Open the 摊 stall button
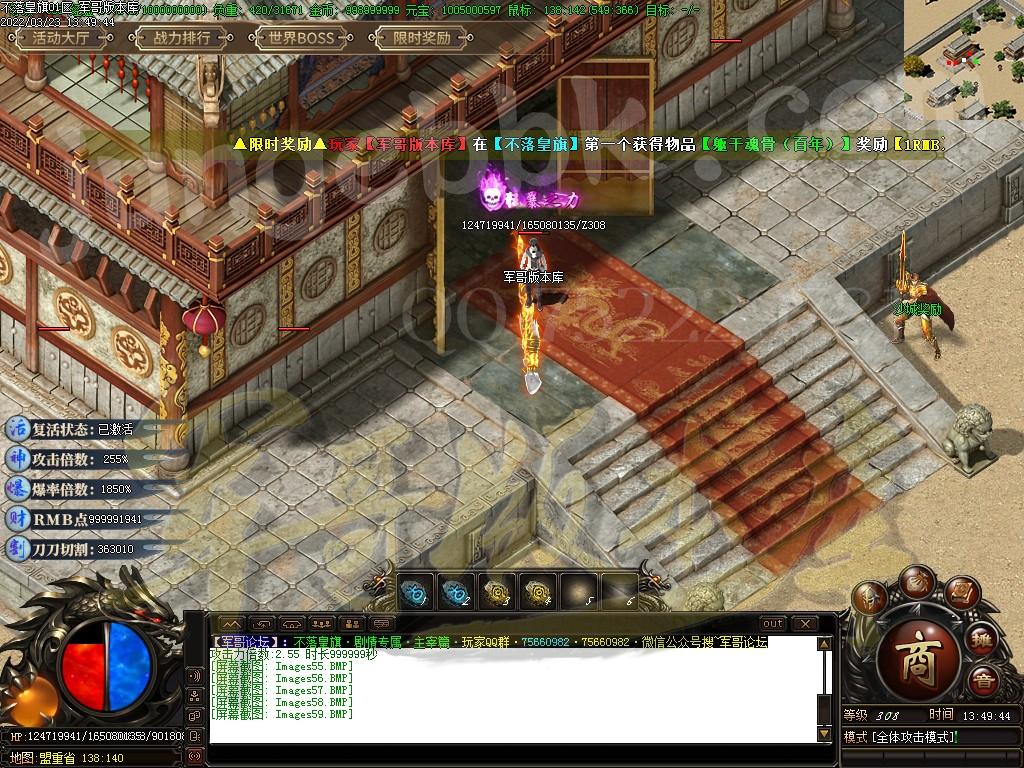 point(984,640)
